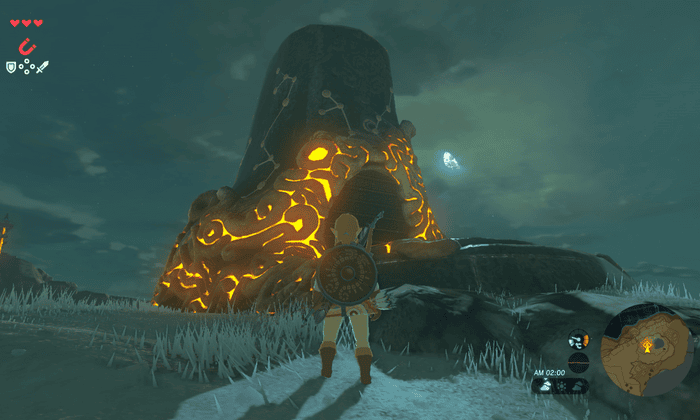Screen dimensions: 700x420
Task: Click the round noise meter
Action: 578,361
